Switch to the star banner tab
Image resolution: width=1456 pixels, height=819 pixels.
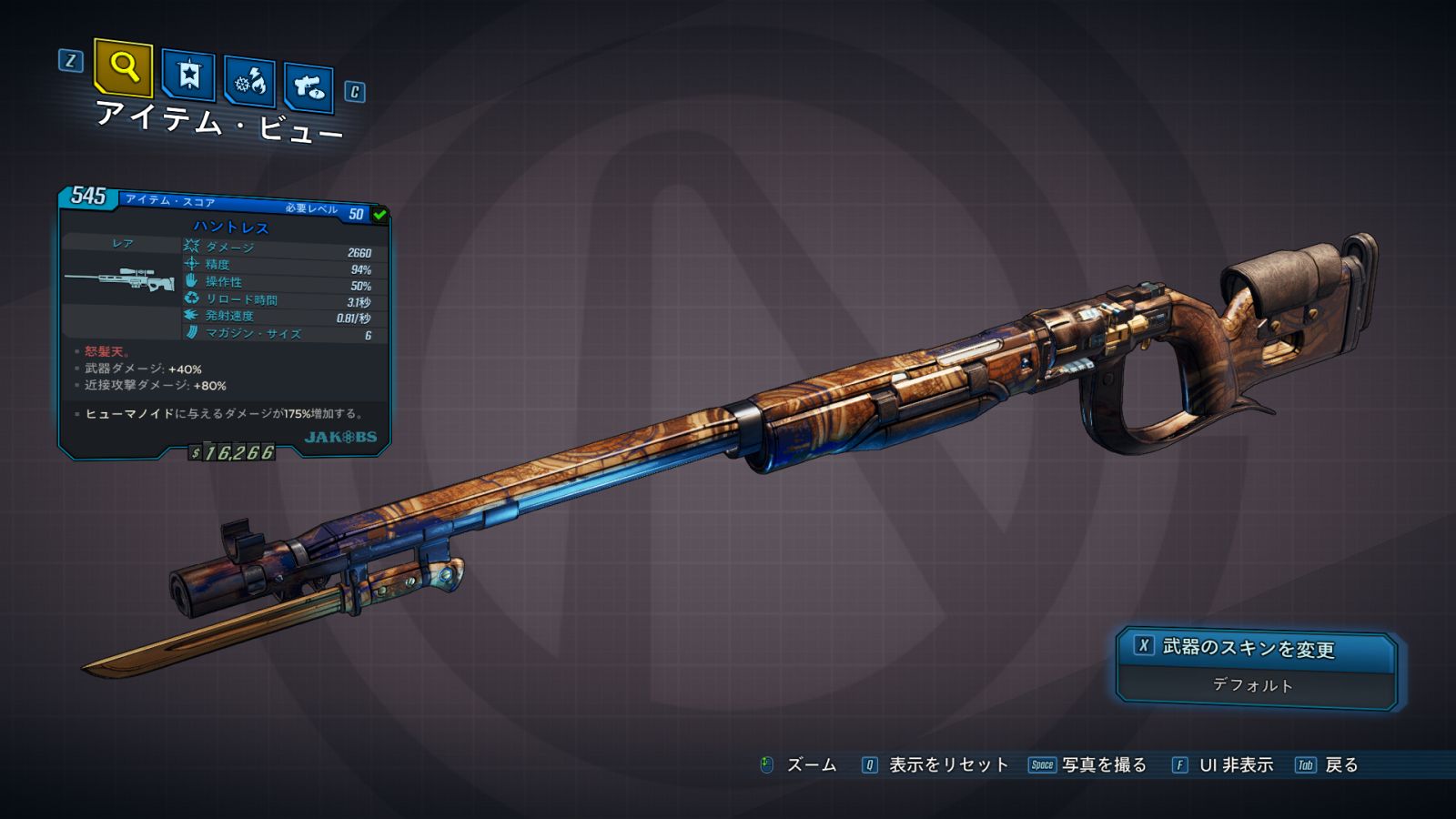click(x=188, y=76)
